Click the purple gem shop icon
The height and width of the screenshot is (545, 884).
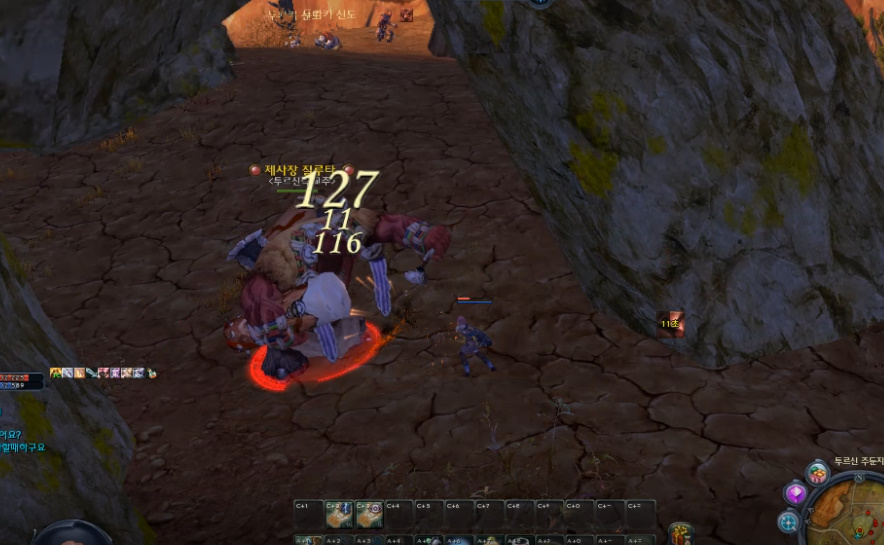pos(796,494)
